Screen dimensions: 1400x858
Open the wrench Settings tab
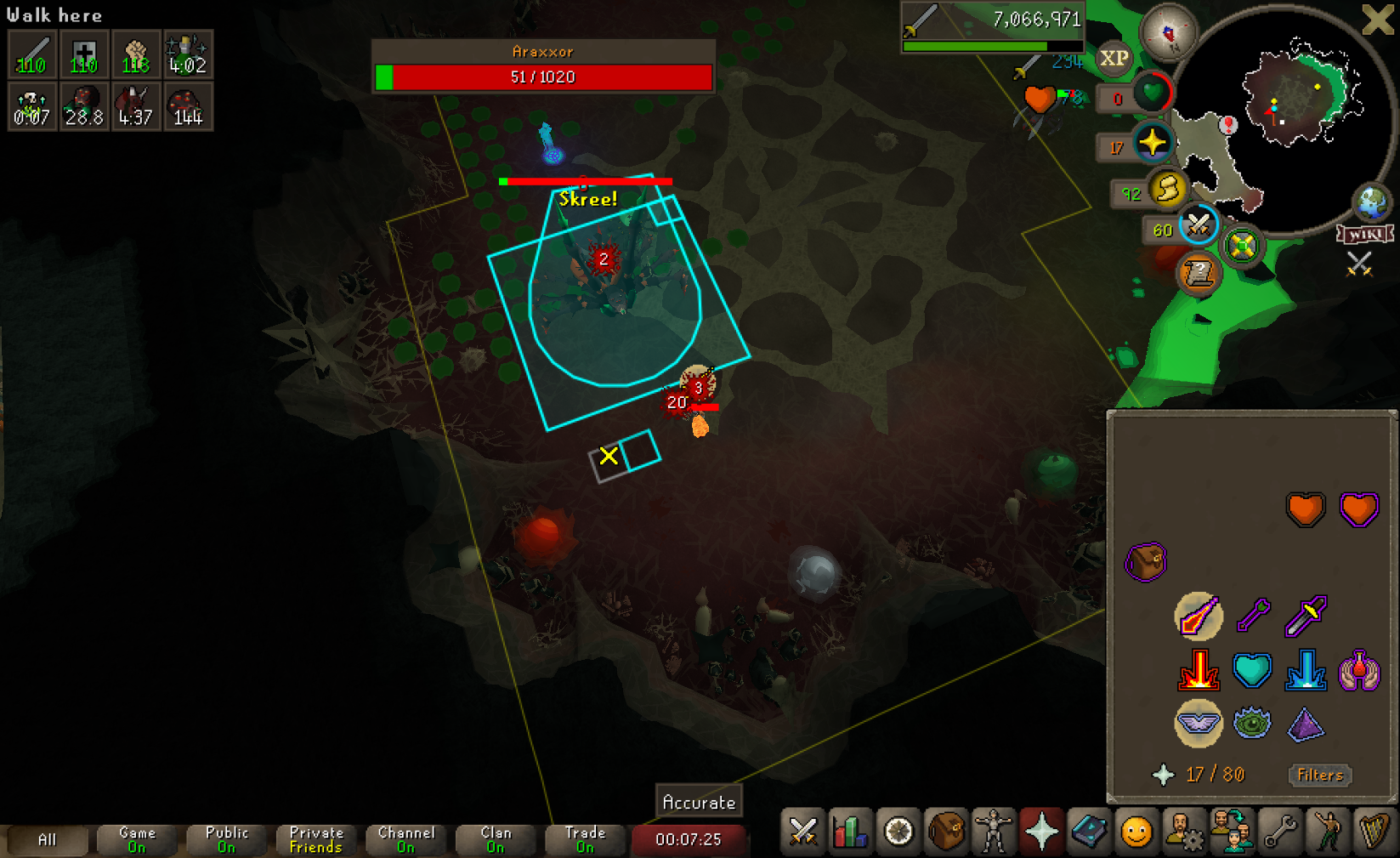coord(1279,832)
